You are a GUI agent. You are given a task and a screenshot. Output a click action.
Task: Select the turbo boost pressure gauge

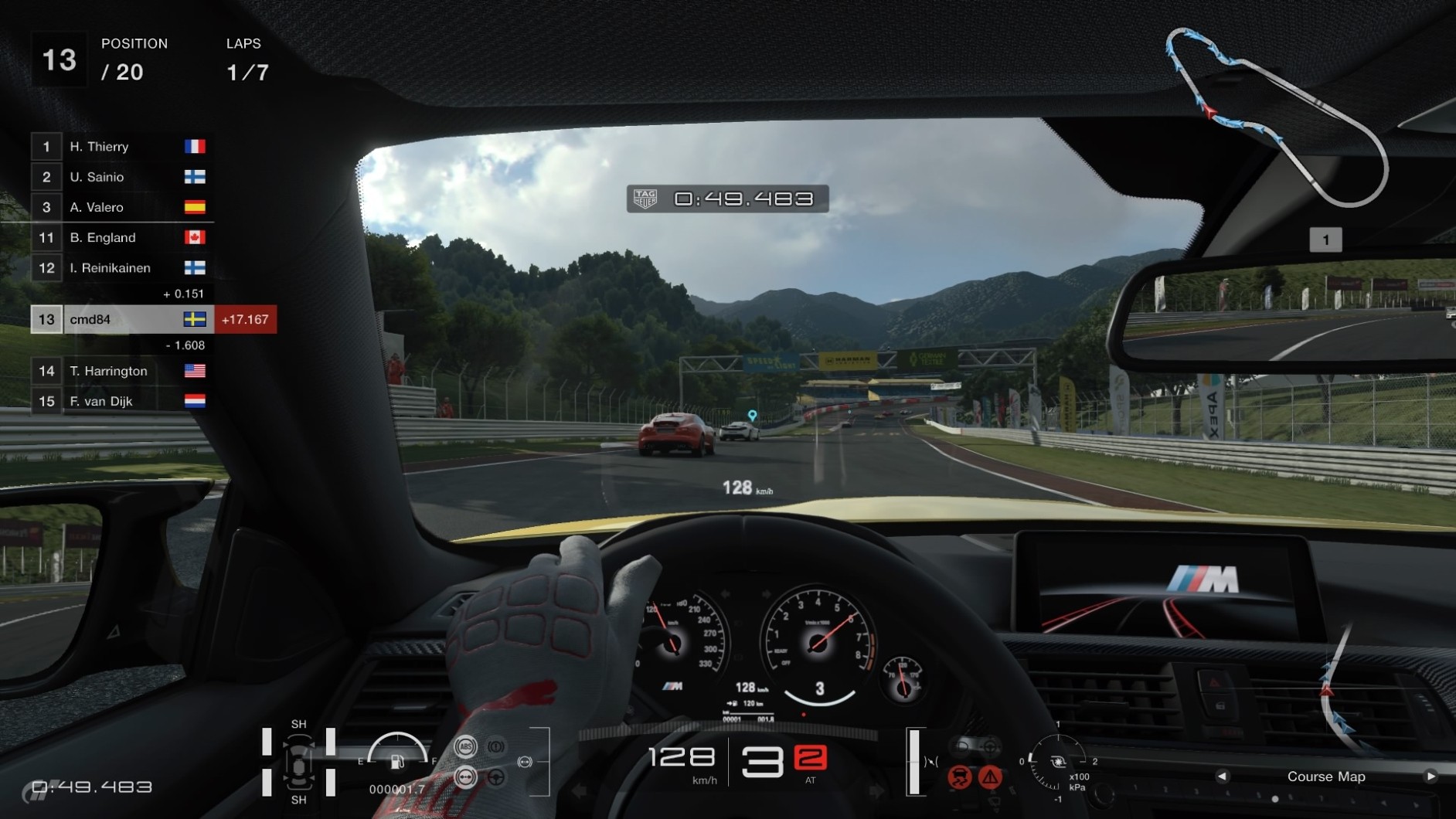click(1056, 762)
